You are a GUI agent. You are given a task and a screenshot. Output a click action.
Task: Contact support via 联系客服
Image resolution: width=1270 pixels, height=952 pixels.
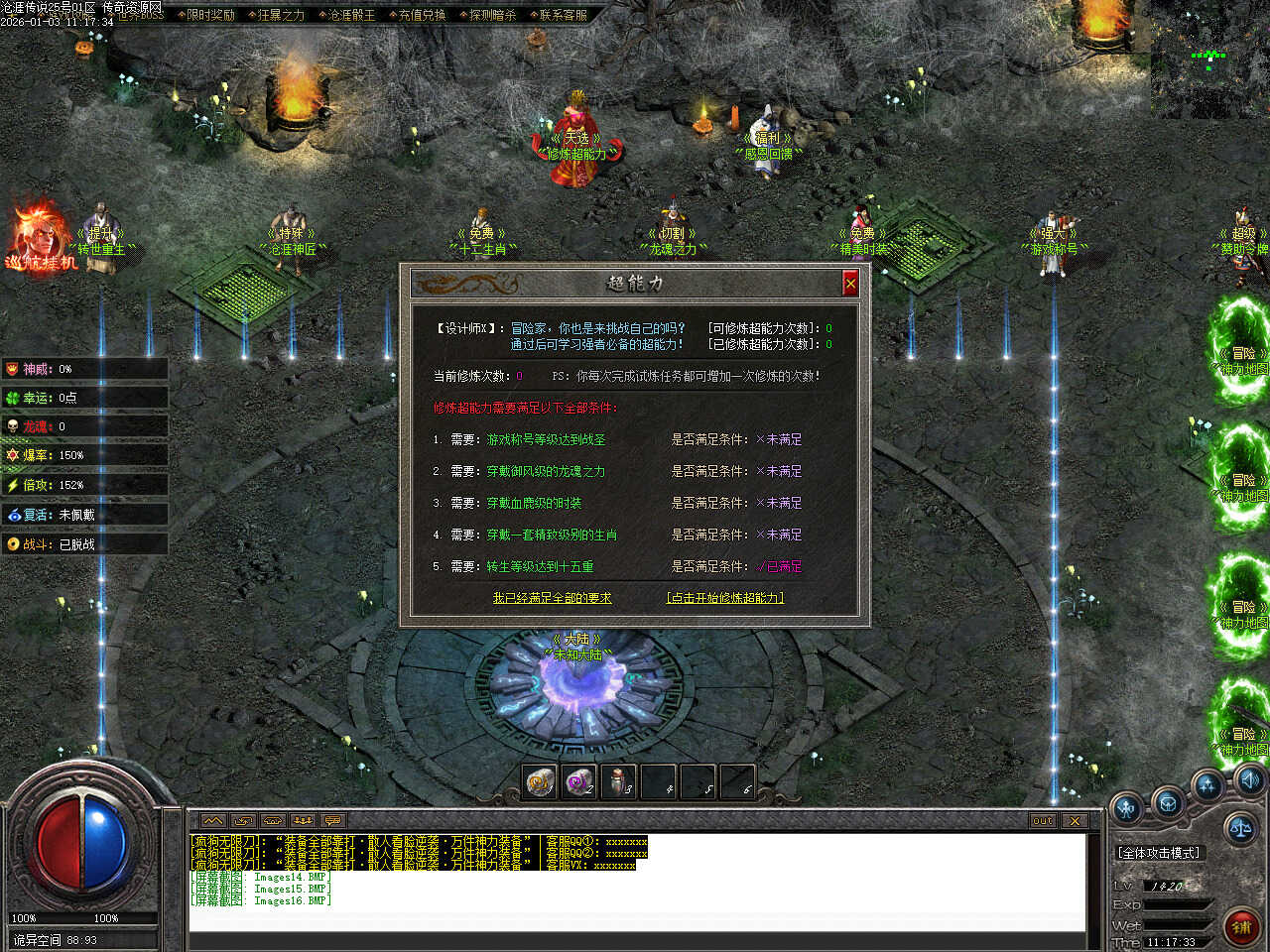563,15
